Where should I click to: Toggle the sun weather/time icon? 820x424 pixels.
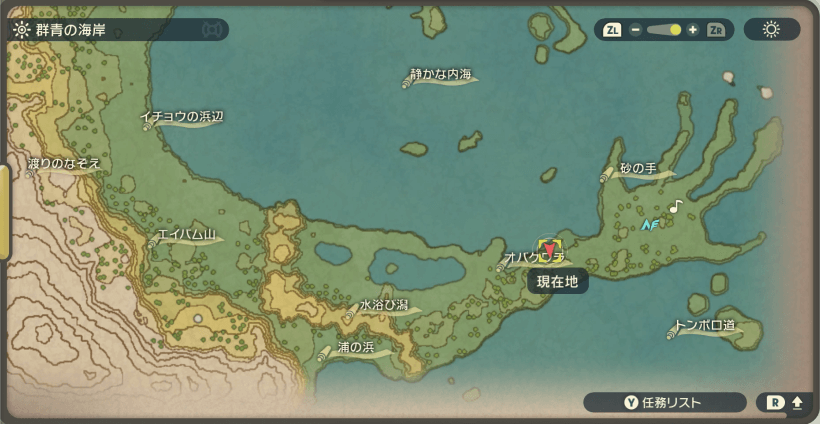tap(771, 30)
